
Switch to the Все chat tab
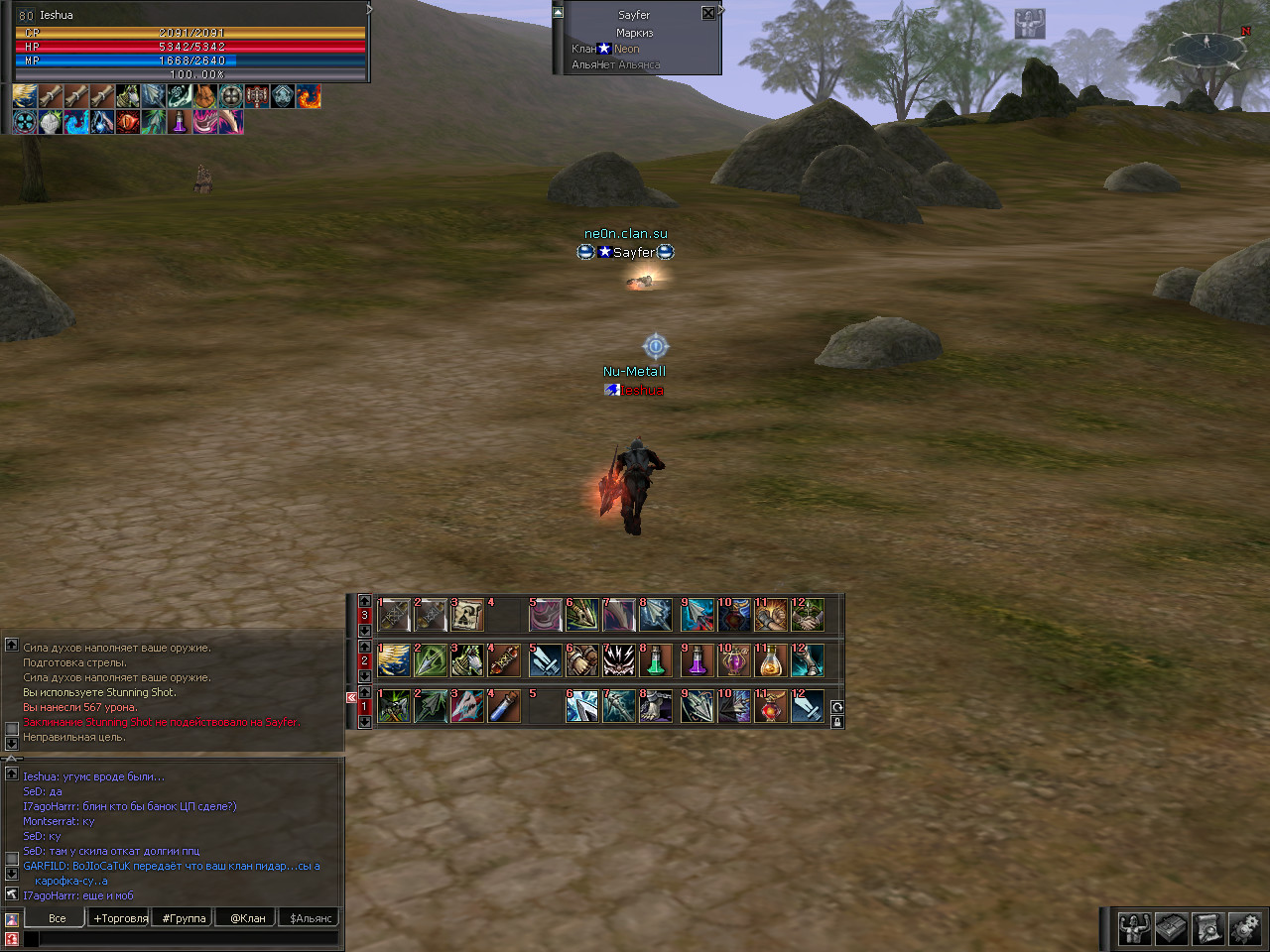(58, 918)
